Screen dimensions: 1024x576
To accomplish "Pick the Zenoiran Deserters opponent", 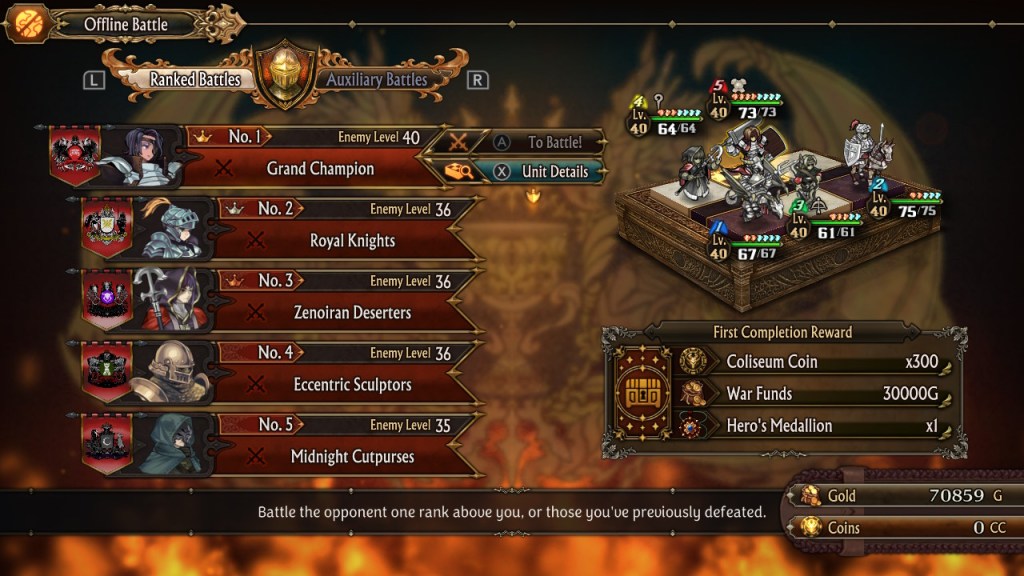I will [x=352, y=313].
